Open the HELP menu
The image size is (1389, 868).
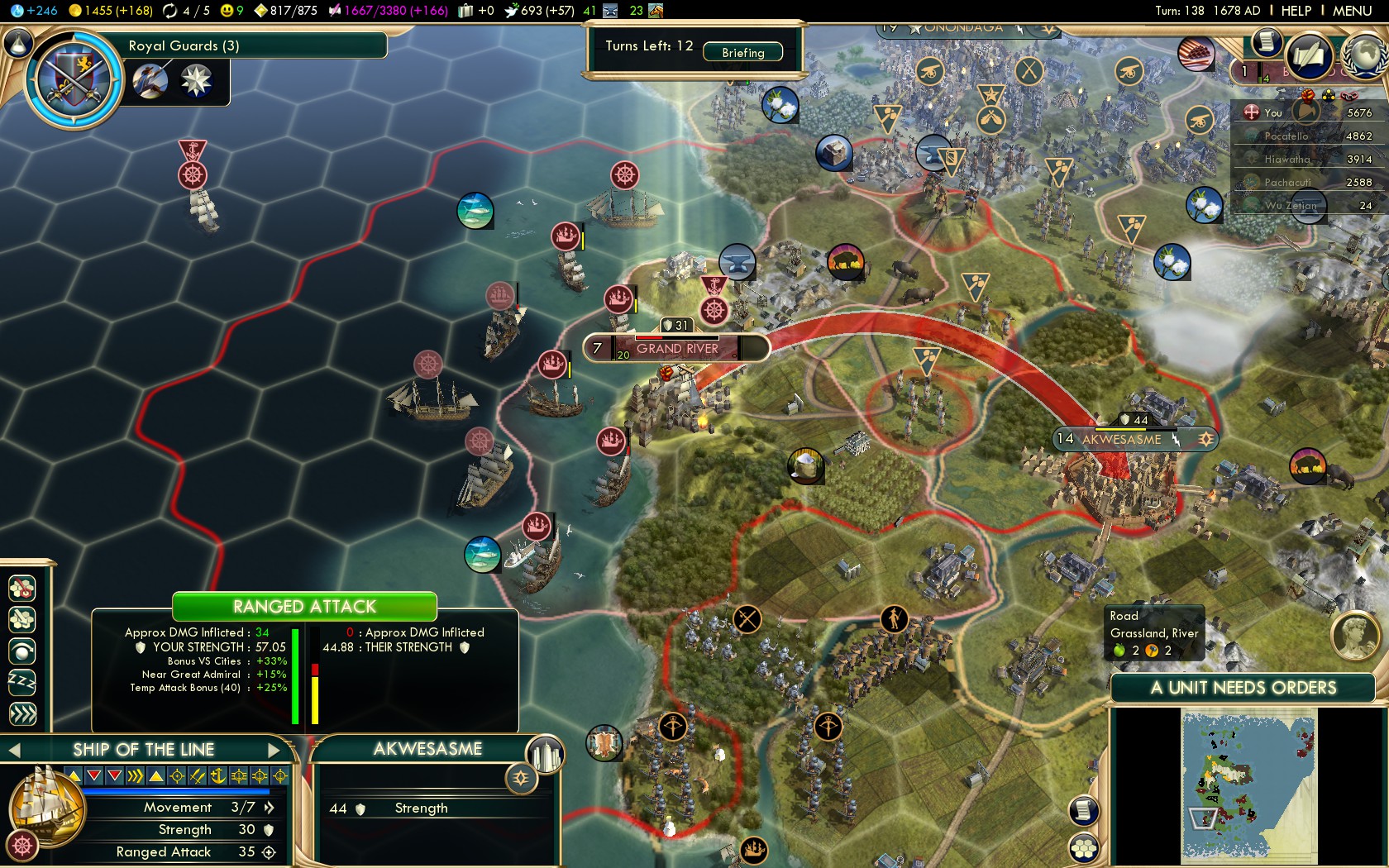tap(1296, 11)
